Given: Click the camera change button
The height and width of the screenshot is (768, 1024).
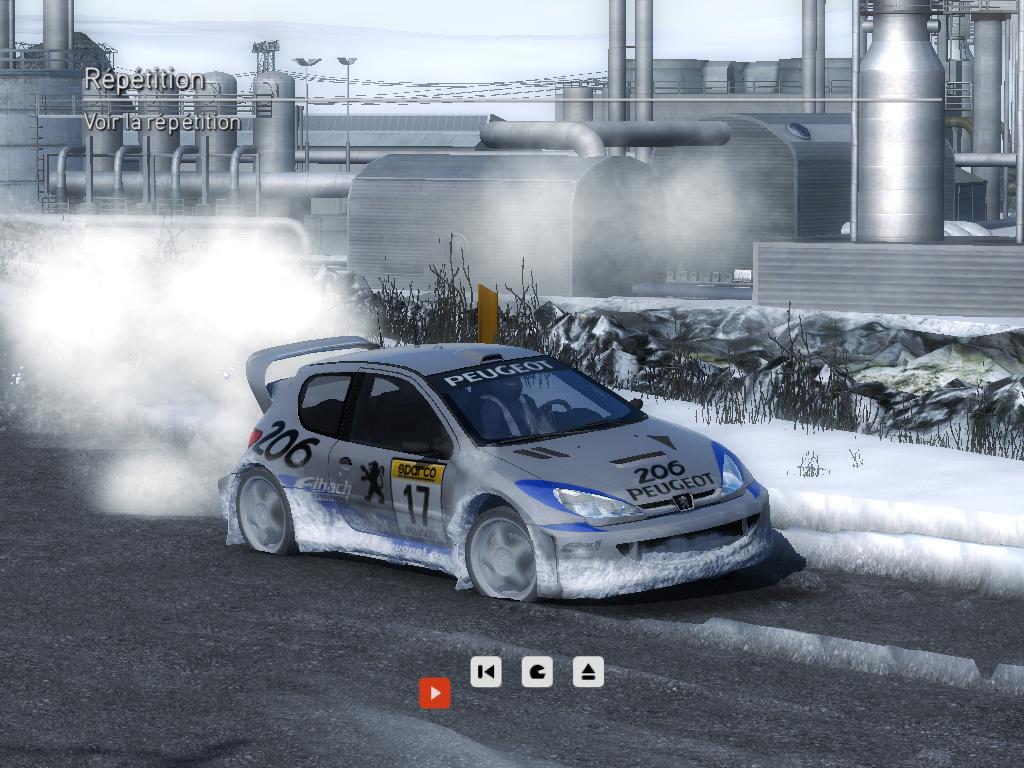Looking at the screenshot, I should pyautogui.click(x=537, y=671).
